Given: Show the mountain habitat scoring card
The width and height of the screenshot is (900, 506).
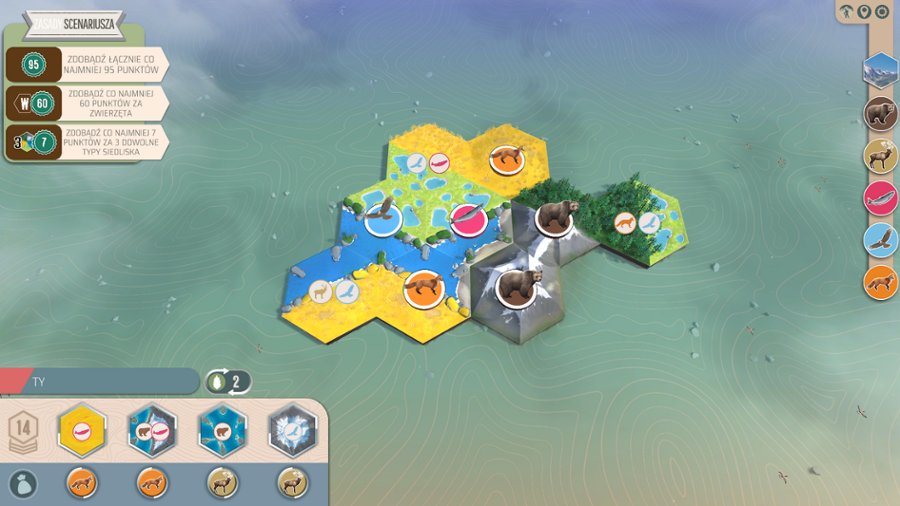Looking at the screenshot, I should click(881, 71).
